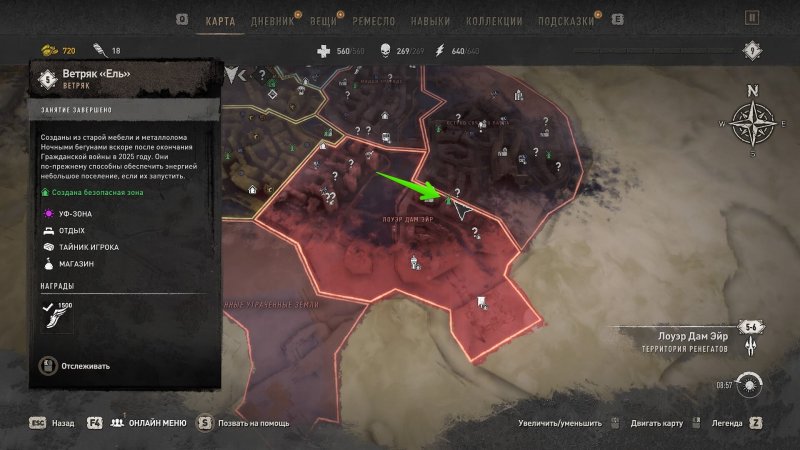This screenshot has width=800, height=450.
Task: Open the Коллекции tab
Action: (x=496, y=19)
